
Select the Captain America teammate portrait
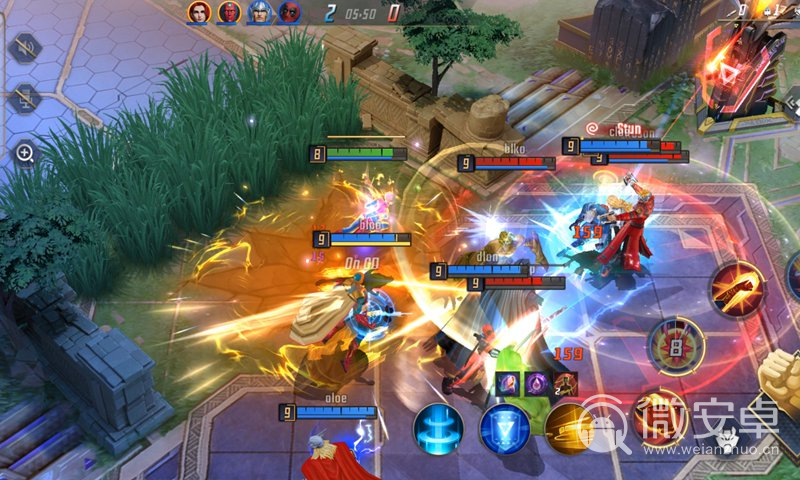click(259, 13)
